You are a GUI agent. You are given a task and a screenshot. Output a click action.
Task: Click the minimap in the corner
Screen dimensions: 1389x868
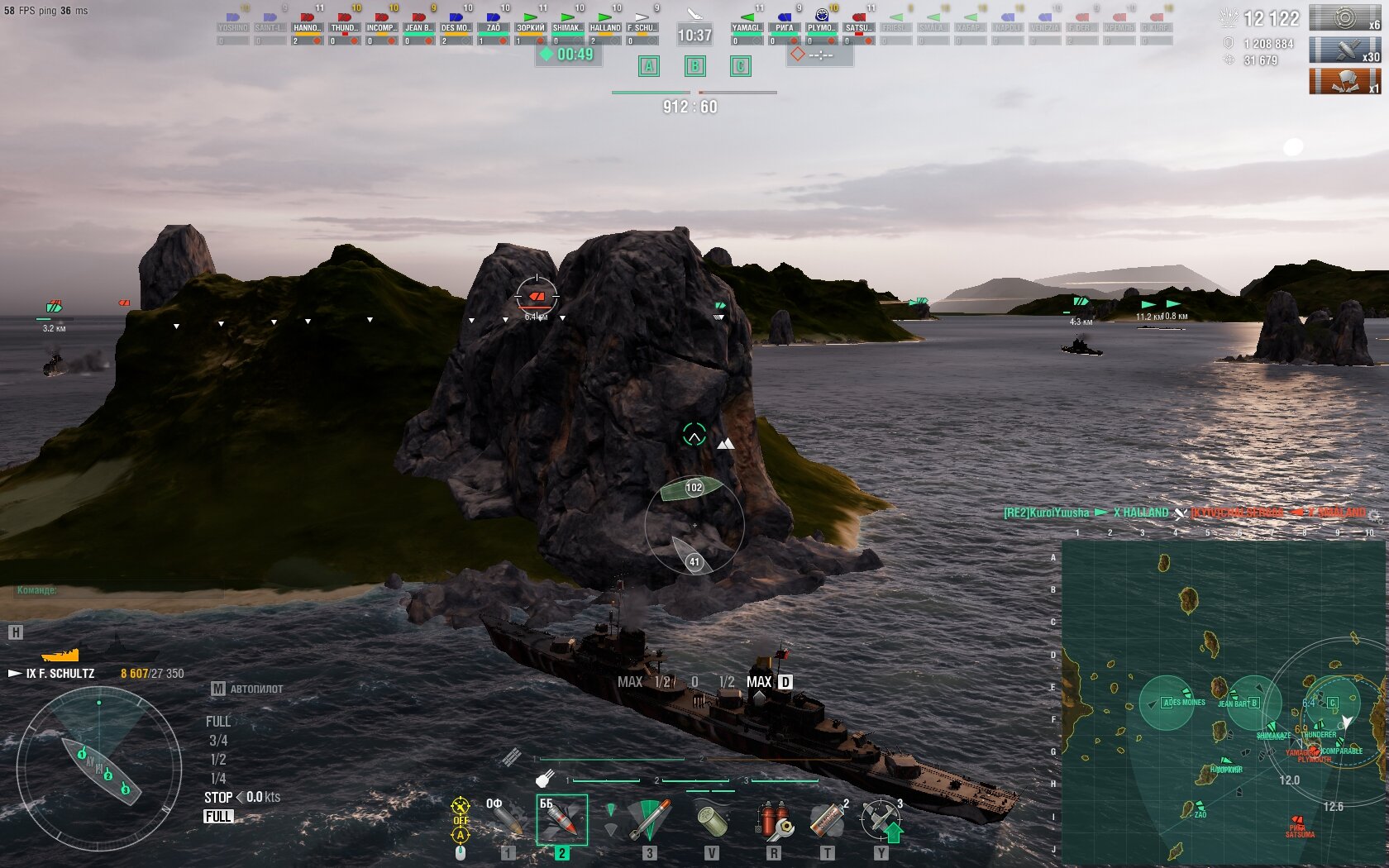pyautogui.click(x=1222, y=703)
